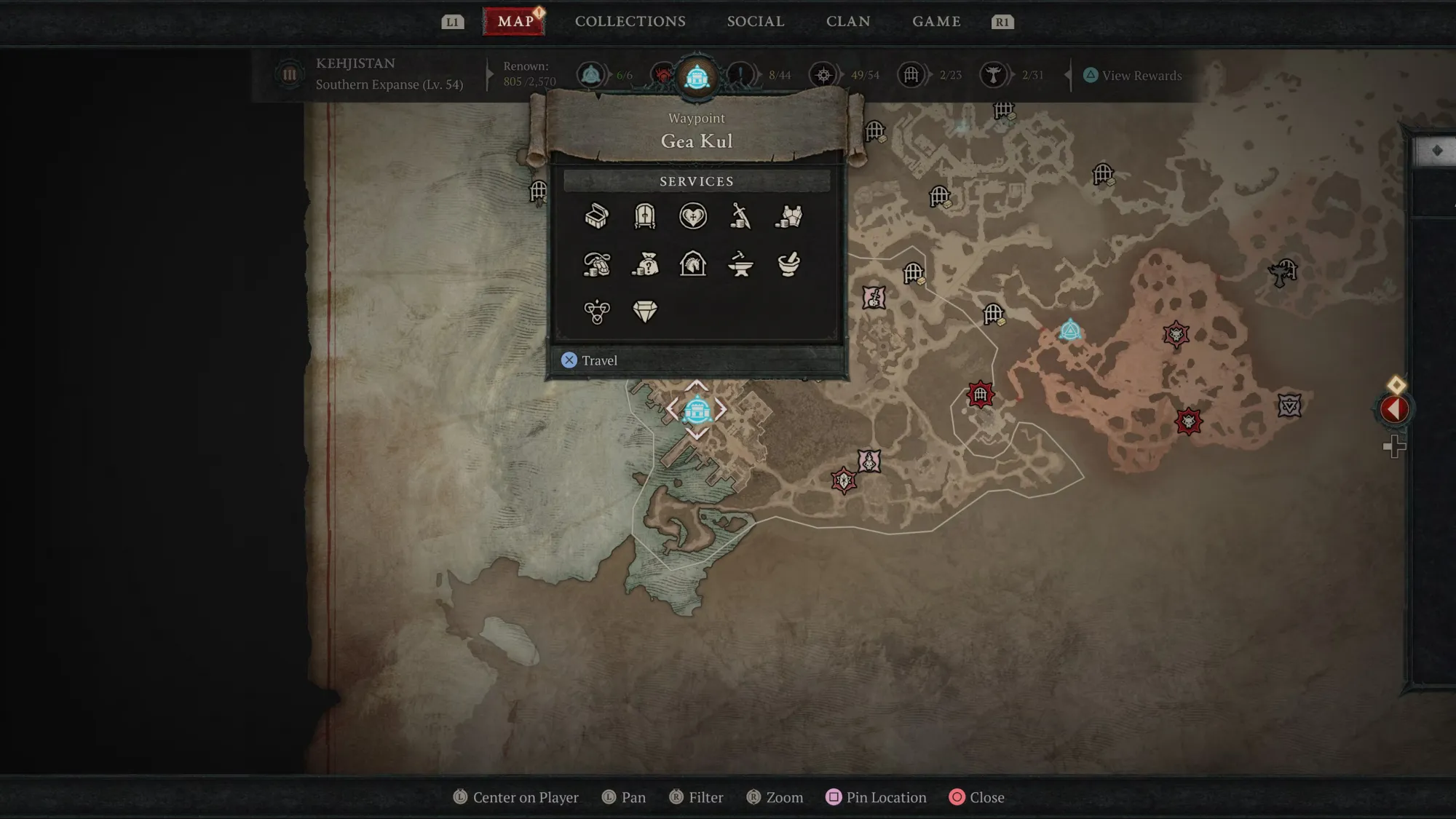Click the highlighted Map tab

pyautogui.click(x=515, y=22)
